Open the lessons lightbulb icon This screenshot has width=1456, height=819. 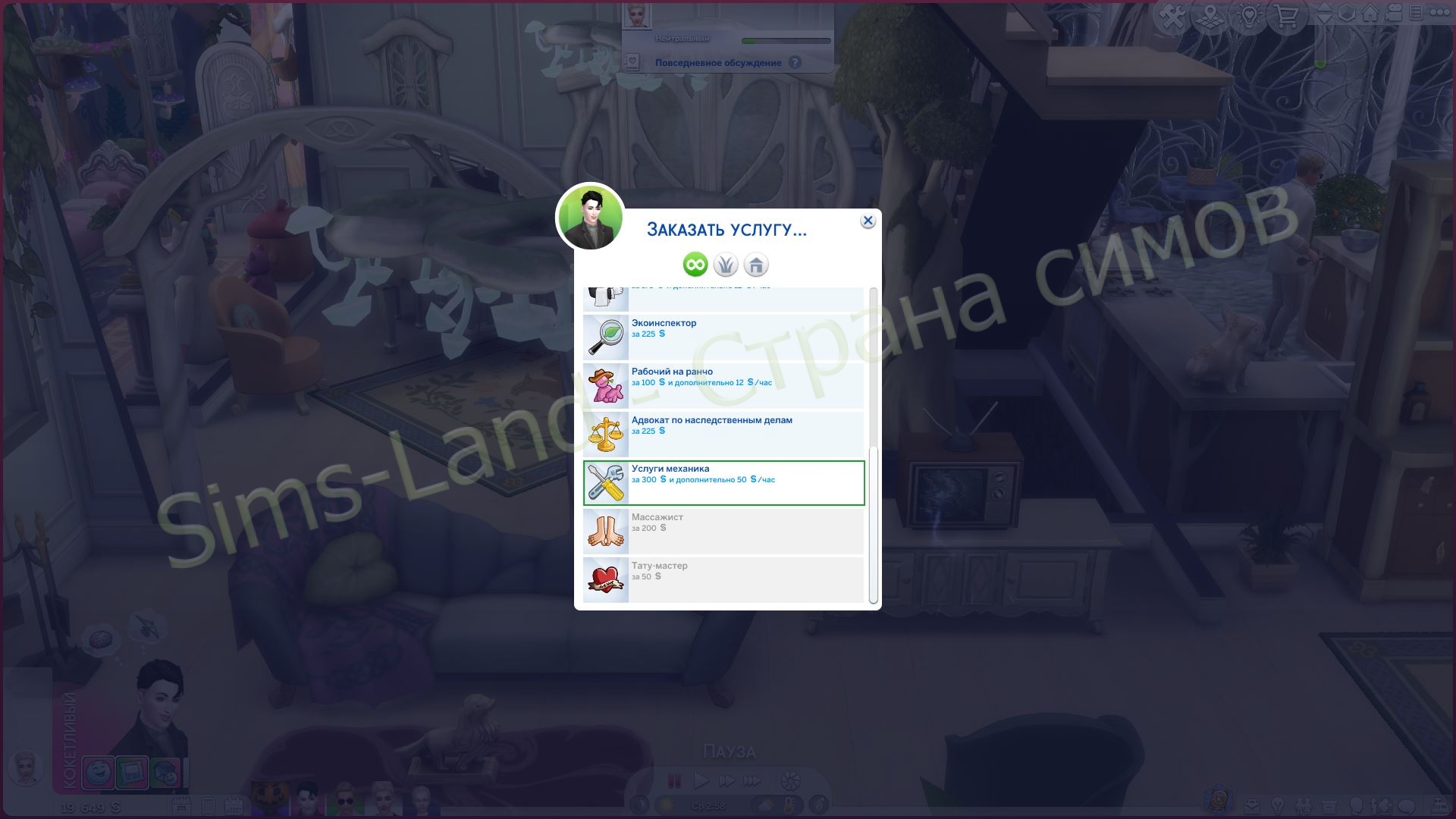[1250, 14]
